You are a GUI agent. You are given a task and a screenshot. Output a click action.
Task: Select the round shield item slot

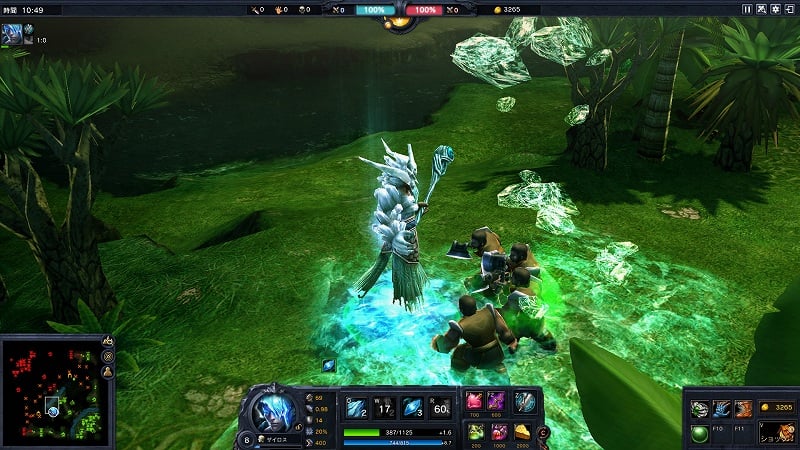tap(526, 402)
